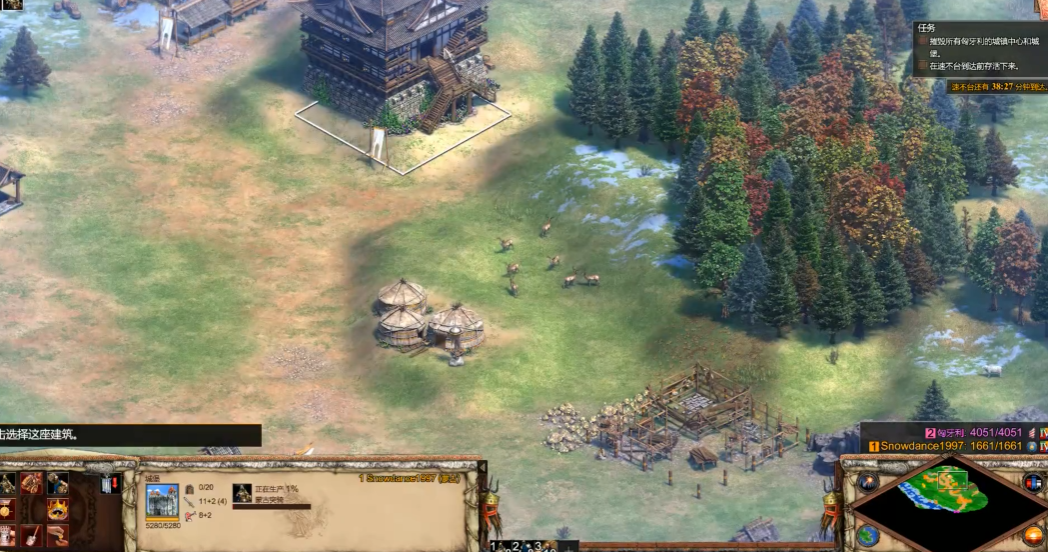Research the gold crown technology icon

(x=57, y=511)
